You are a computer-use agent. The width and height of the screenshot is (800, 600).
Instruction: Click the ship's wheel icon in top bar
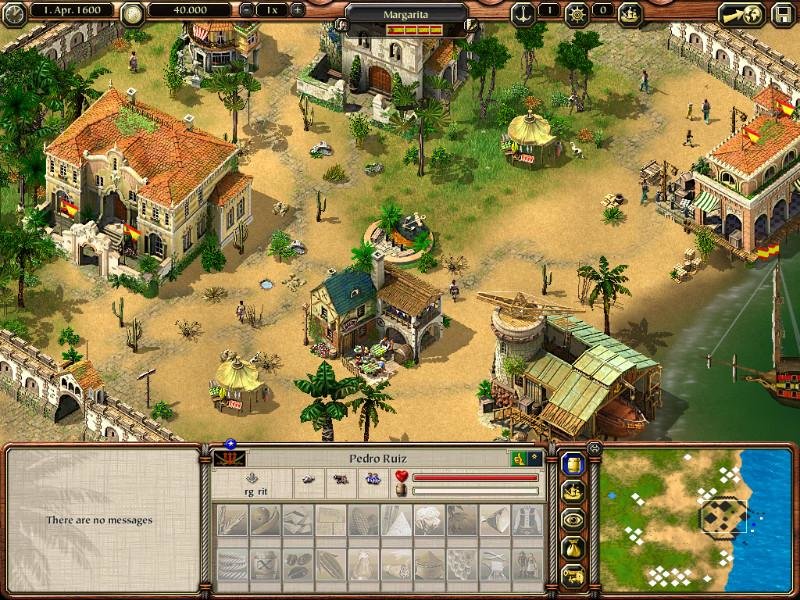(x=577, y=13)
